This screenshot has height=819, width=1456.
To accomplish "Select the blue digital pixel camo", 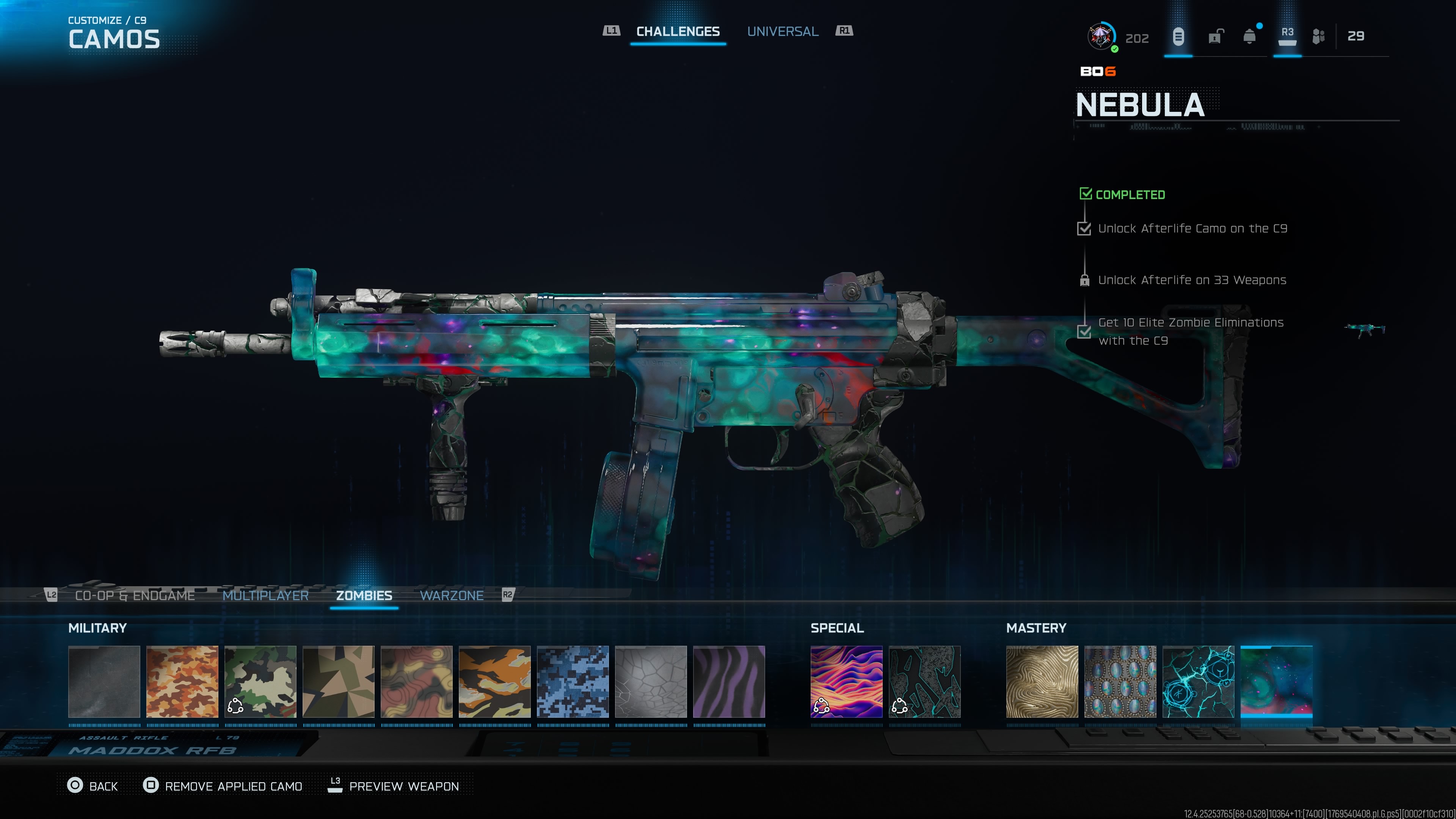I will (x=573, y=682).
